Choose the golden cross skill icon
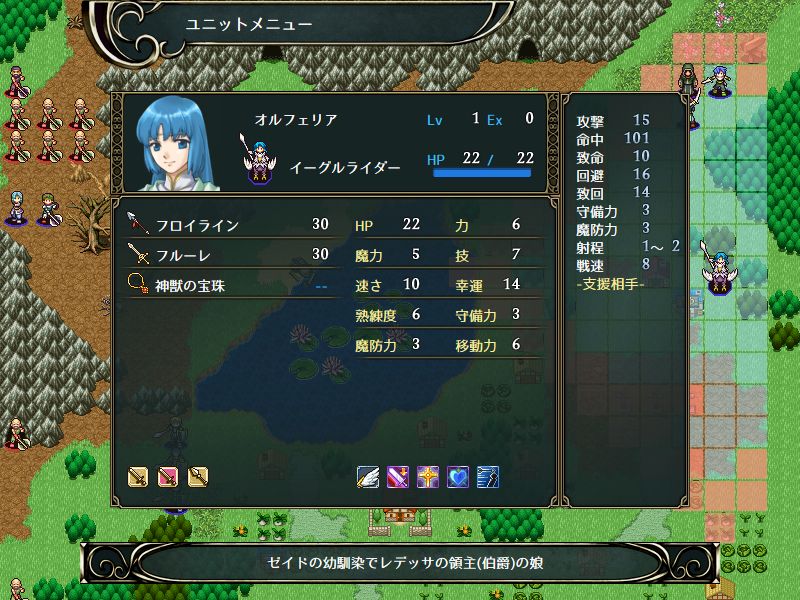The image size is (800, 600). (428, 476)
